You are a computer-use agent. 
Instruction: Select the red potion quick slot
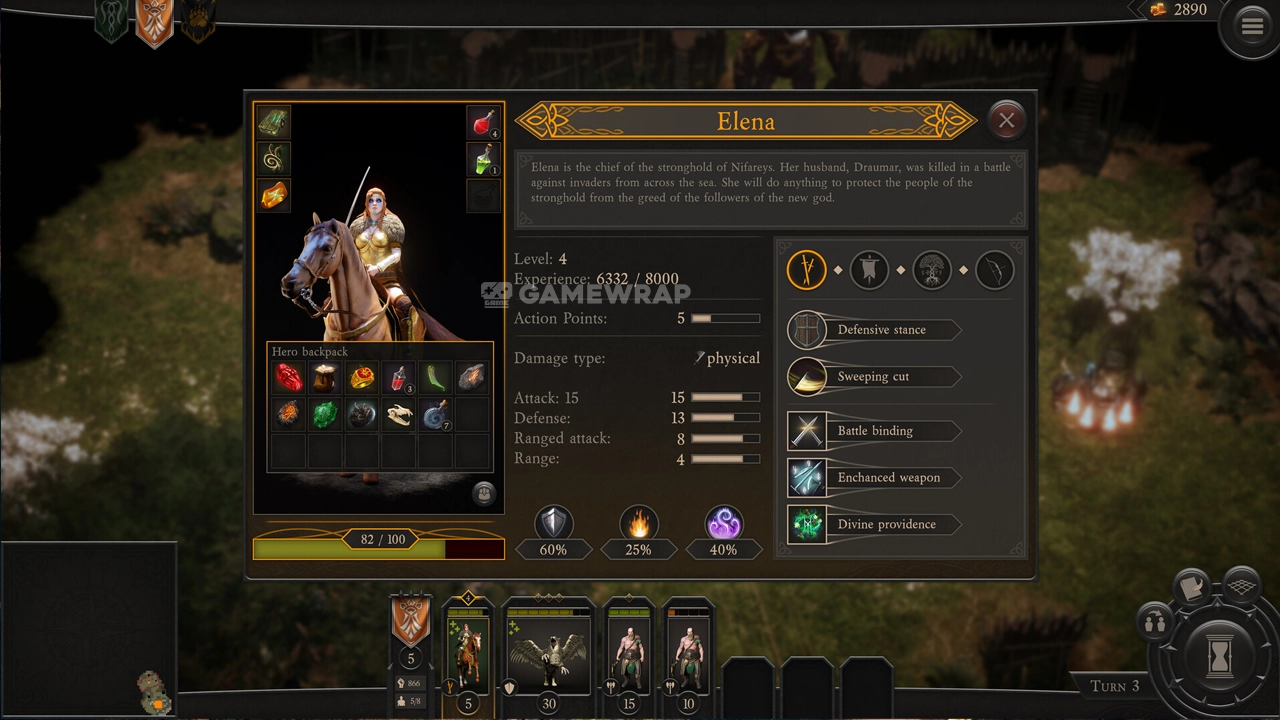tap(483, 123)
